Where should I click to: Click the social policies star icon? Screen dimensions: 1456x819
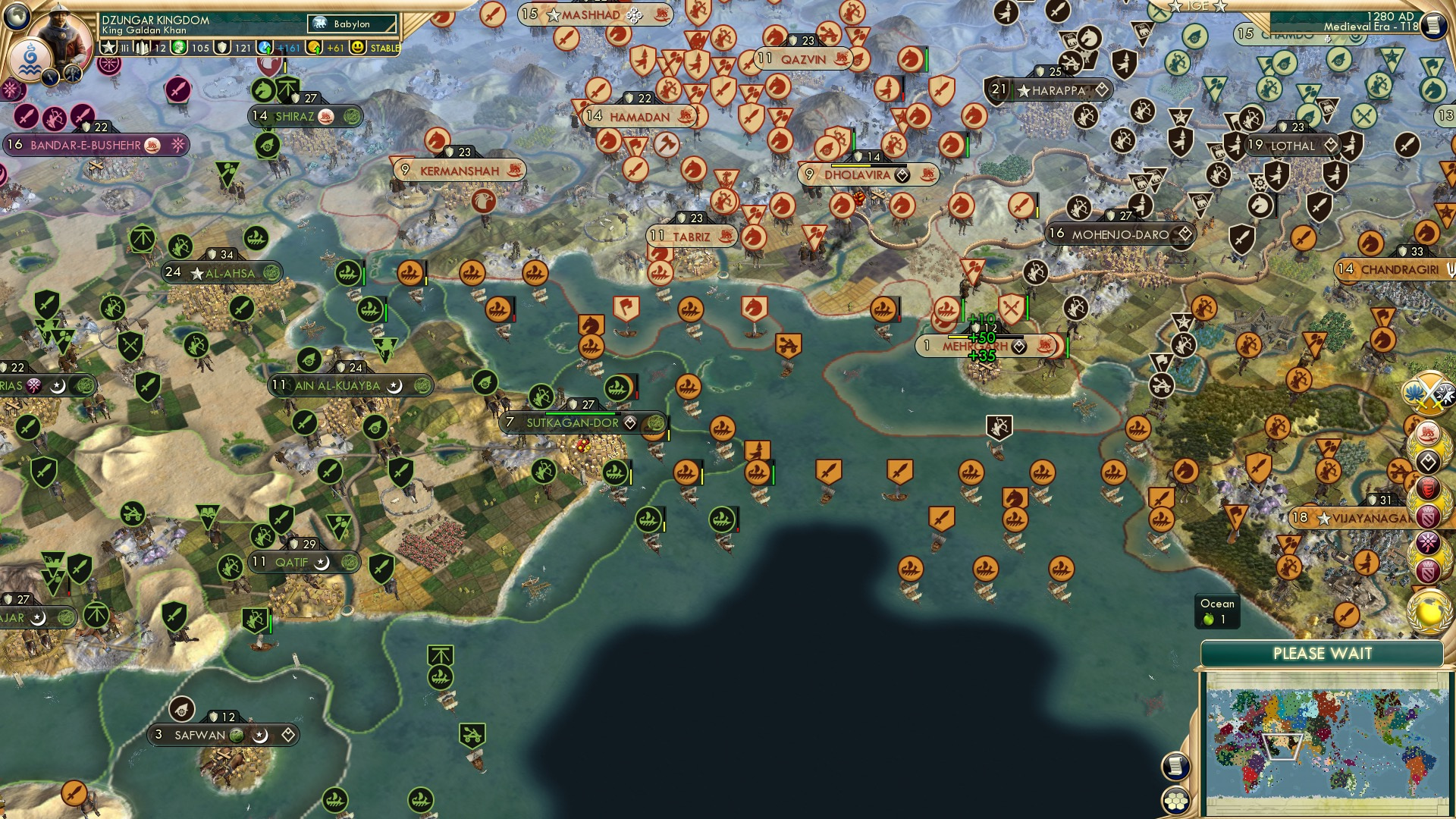pyautogui.click(x=108, y=47)
